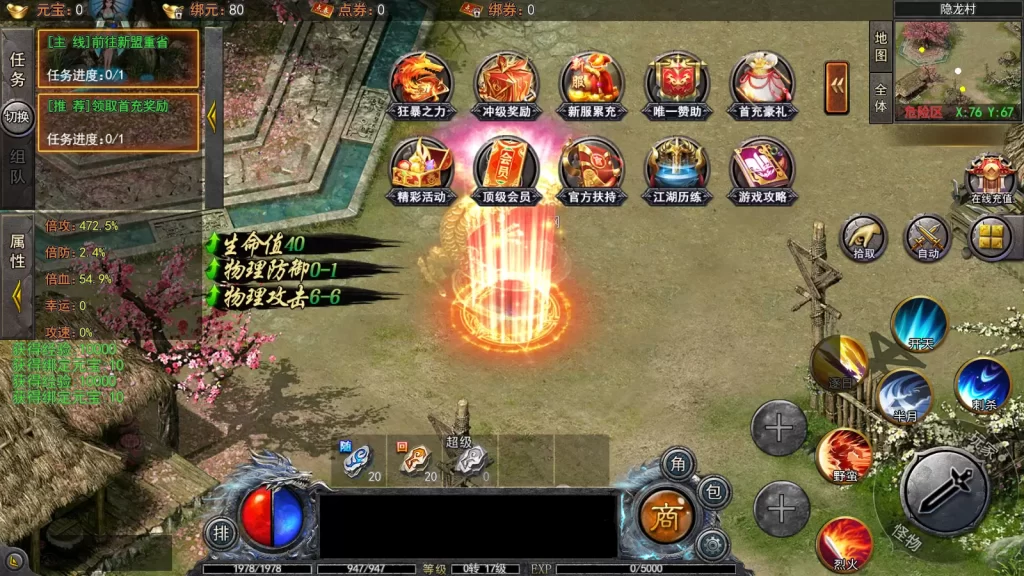Open the 狂暴之力 menu icon

click(x=420, y=84)
